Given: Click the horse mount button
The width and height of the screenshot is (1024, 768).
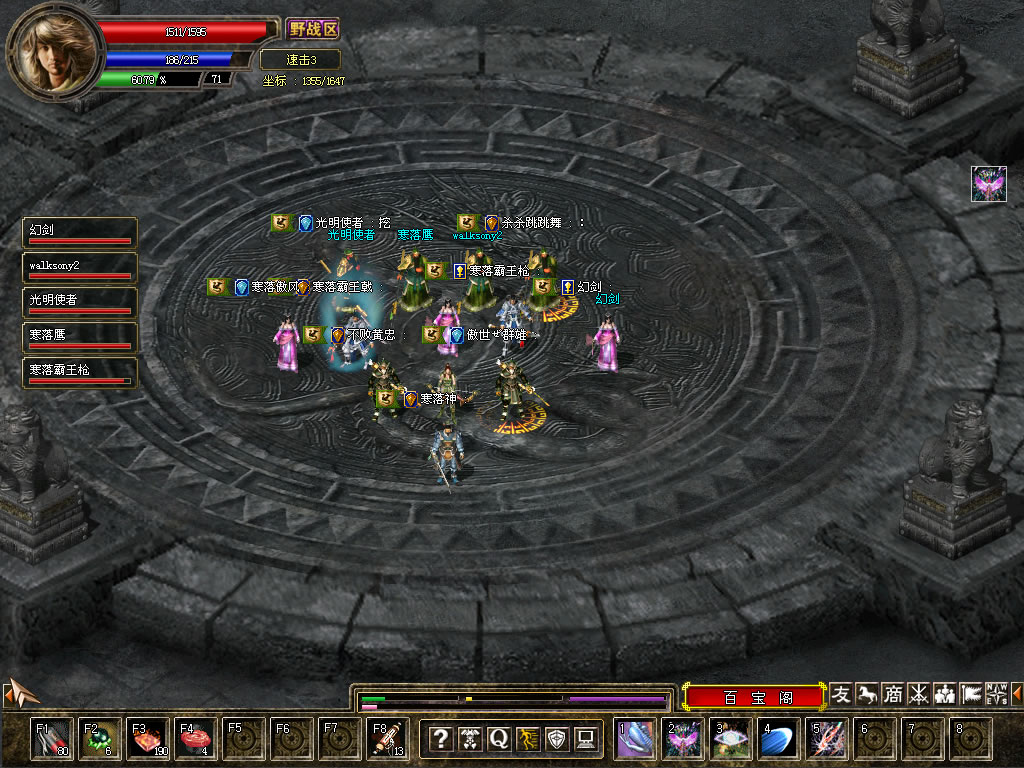Looking at the screenshot, I should 867,694.
